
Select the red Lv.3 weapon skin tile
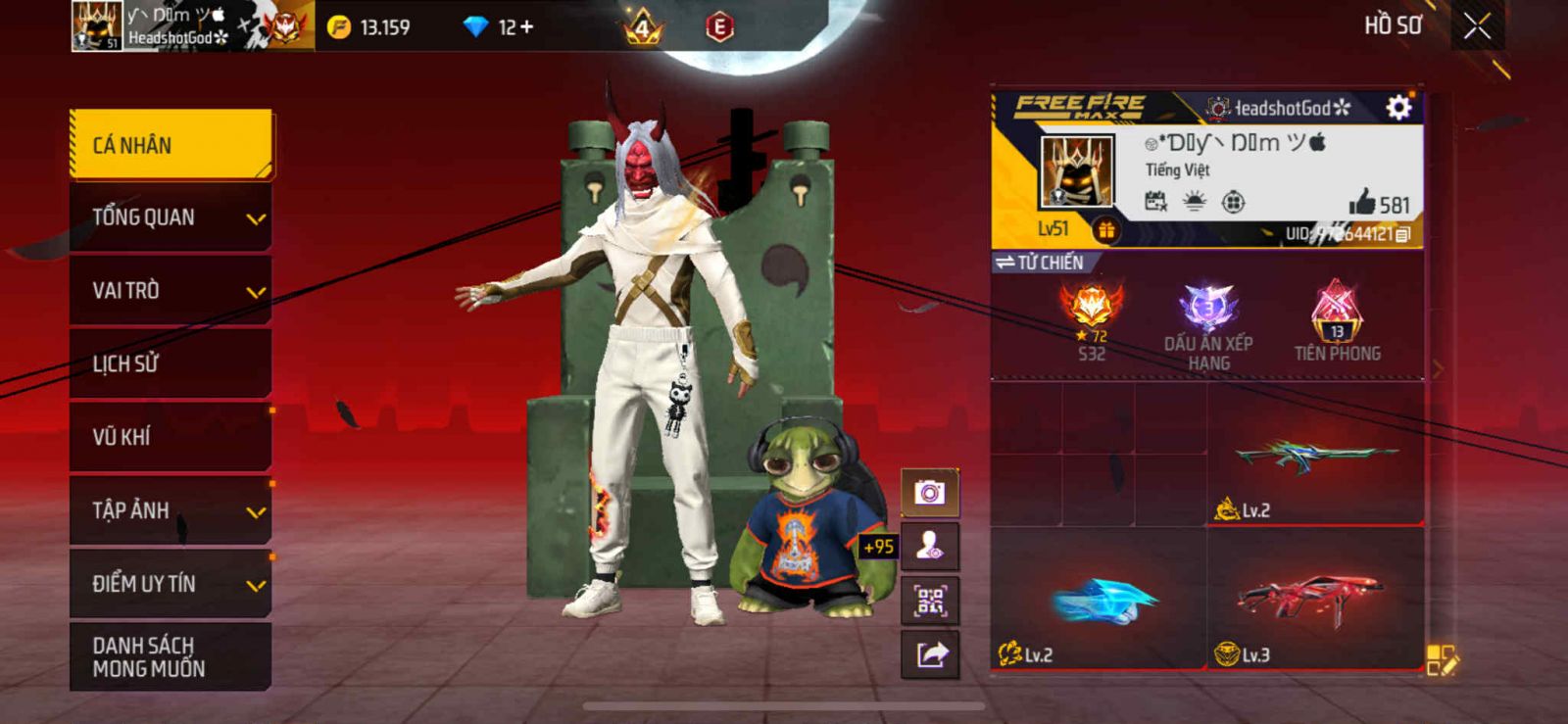pyautogui.click(x=1314, y=599)
